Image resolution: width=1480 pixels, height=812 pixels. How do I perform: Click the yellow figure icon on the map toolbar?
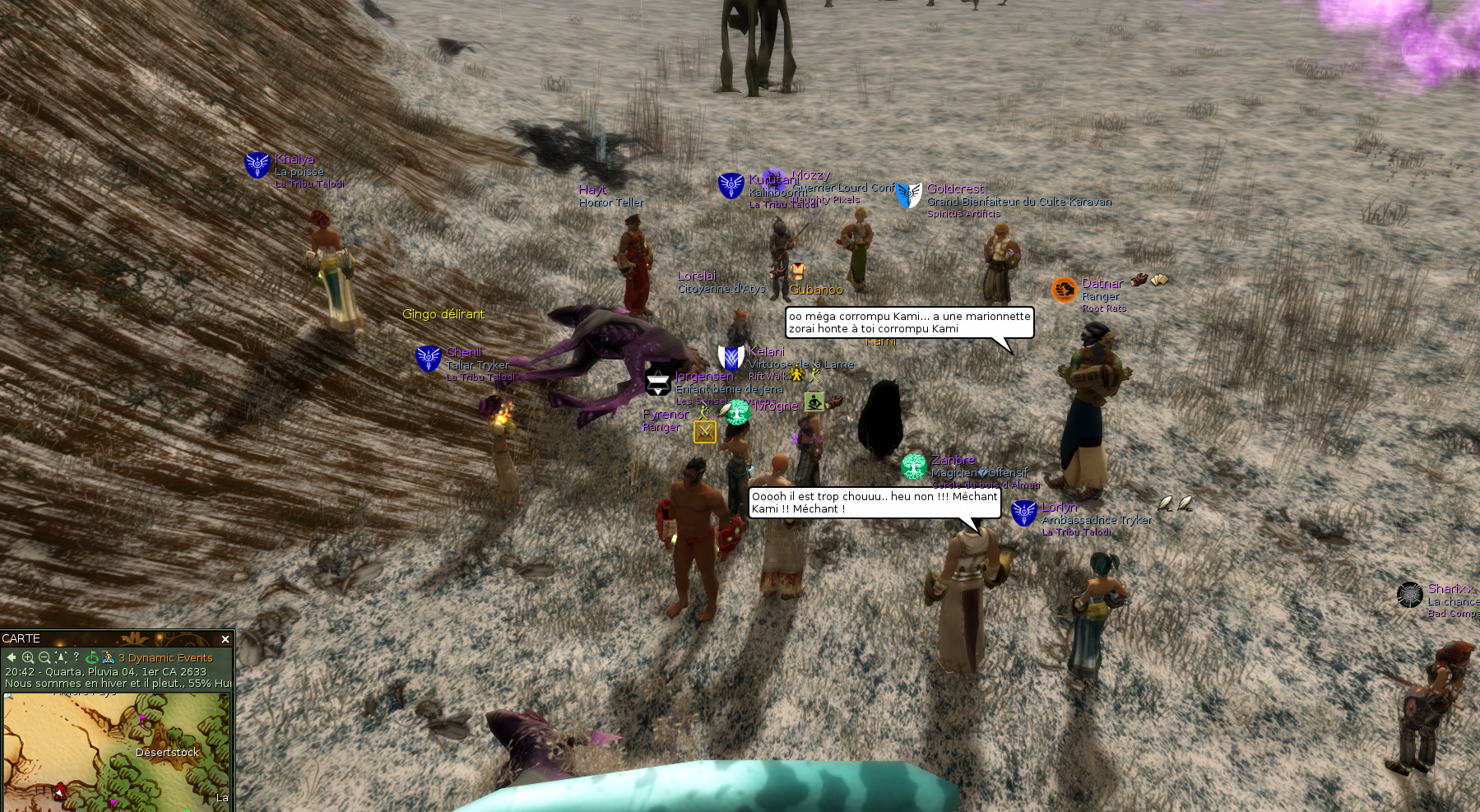pyautogui.click(x=108, y=657)
